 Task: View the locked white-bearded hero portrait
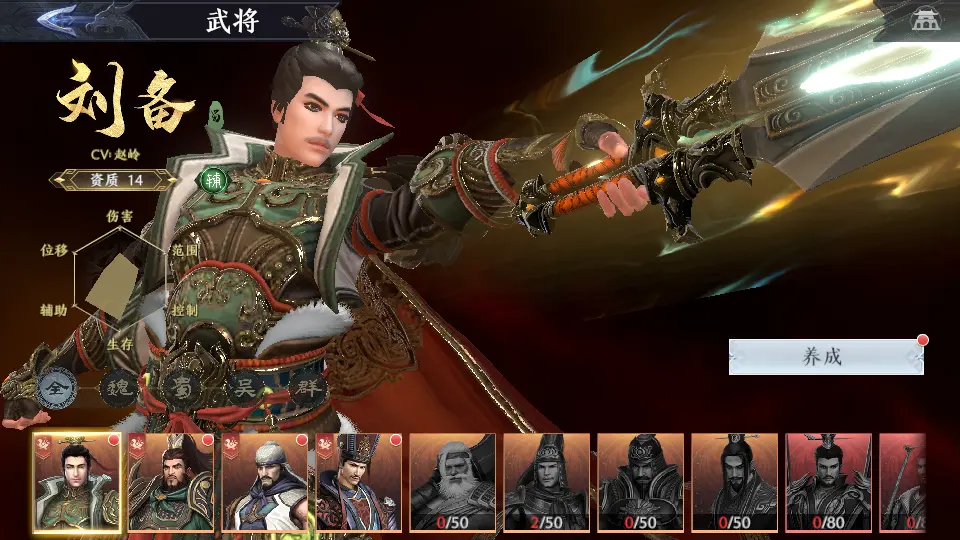(x=452, y=482)
